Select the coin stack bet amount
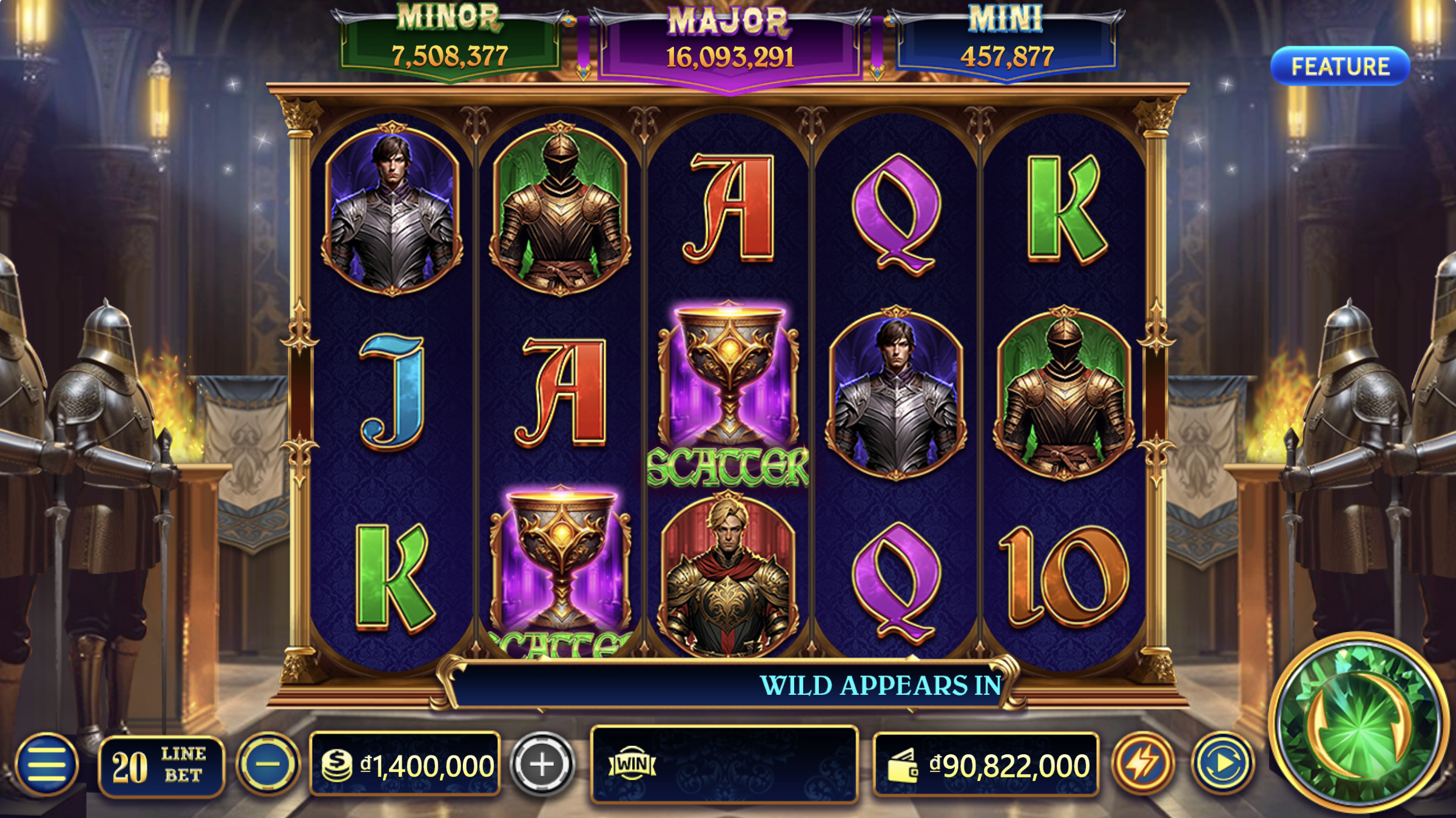 coord(405,765)
